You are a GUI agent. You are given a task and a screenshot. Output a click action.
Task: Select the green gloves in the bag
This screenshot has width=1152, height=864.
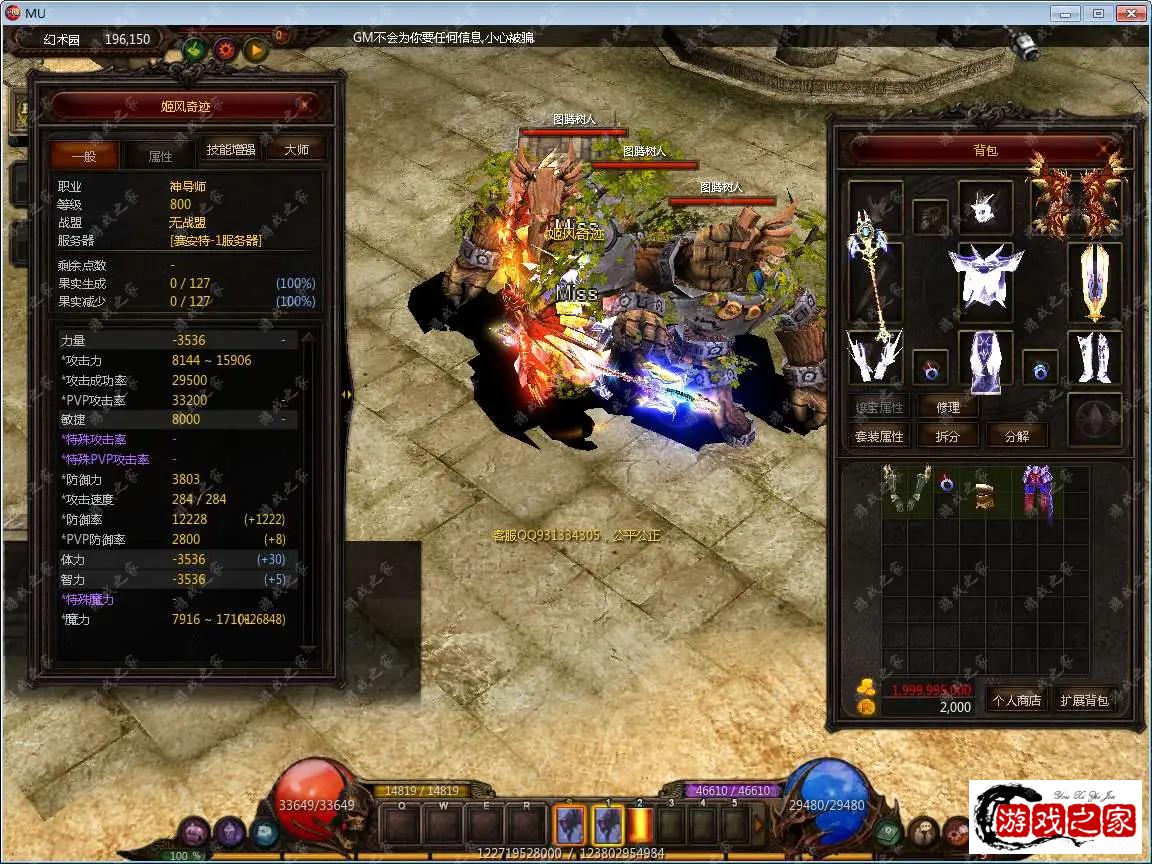point(906,488)
